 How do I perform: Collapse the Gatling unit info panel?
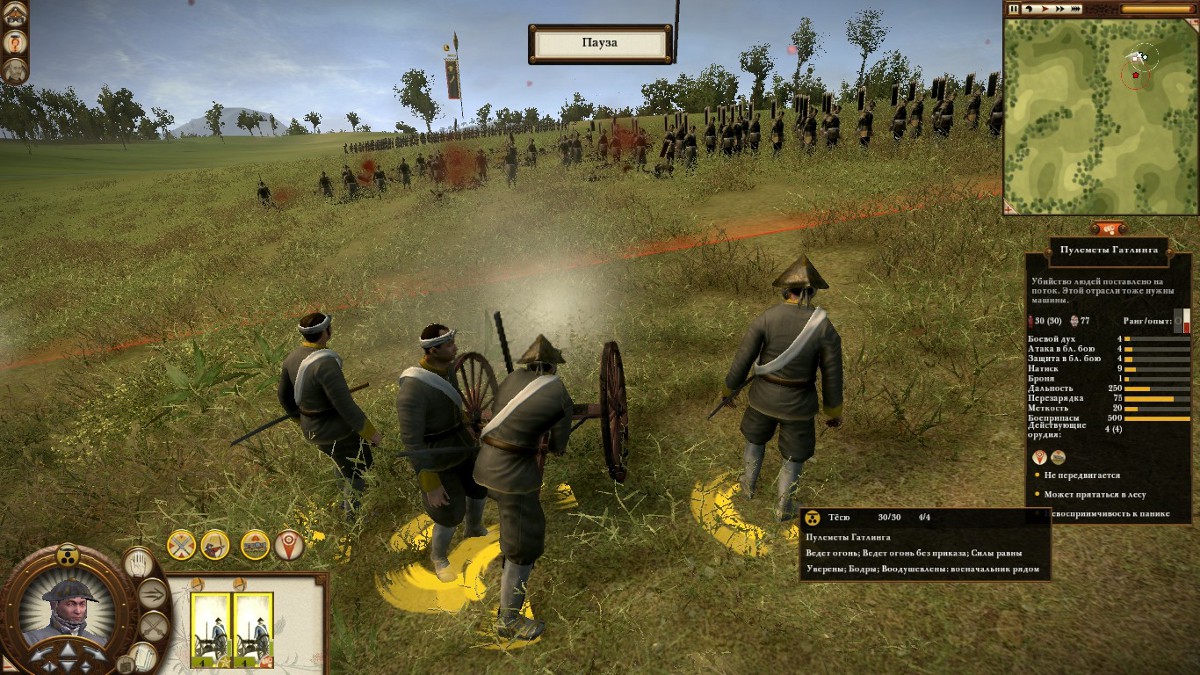point(1107,228)
